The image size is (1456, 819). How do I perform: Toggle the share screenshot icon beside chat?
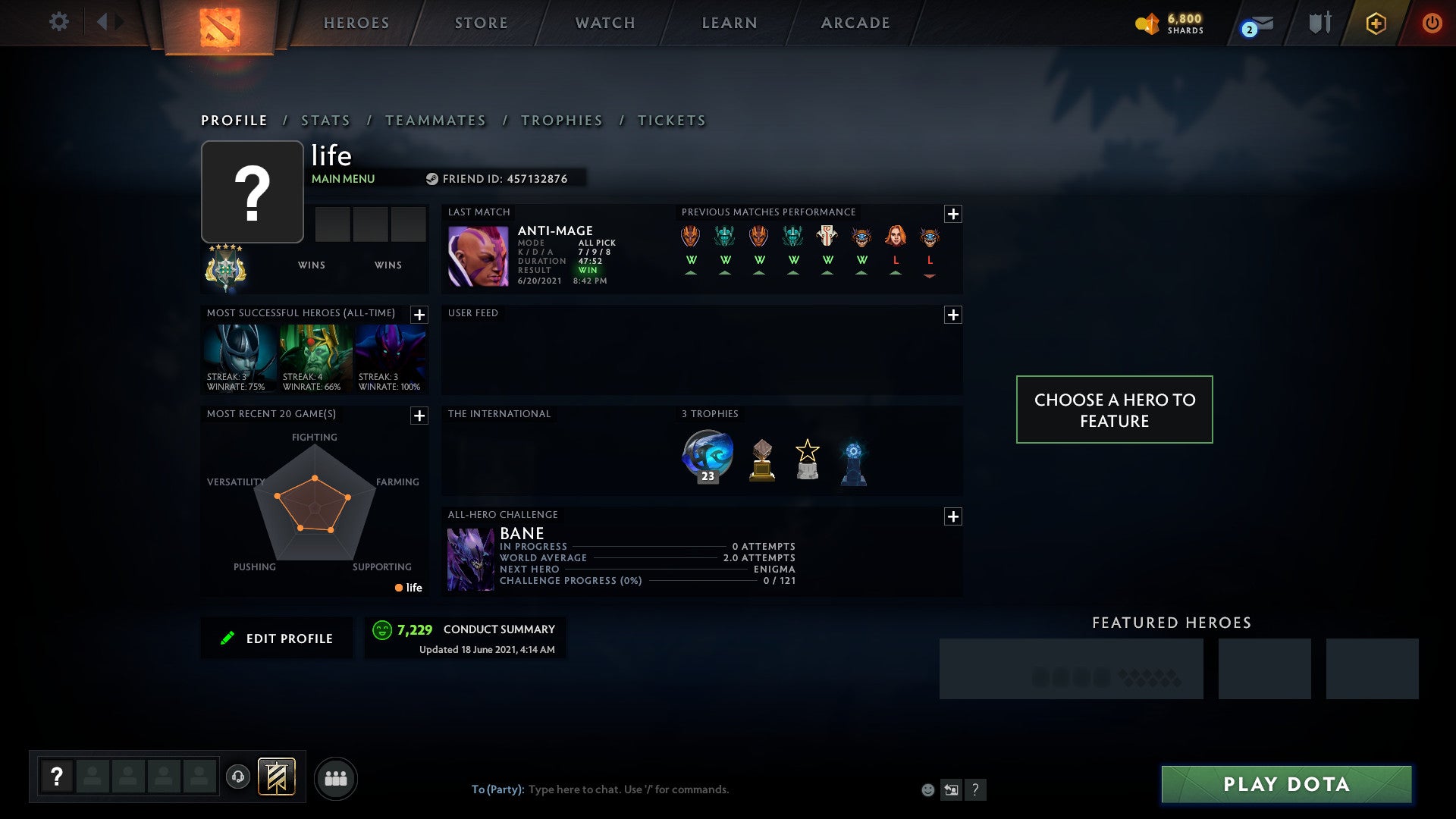[952, 789]
